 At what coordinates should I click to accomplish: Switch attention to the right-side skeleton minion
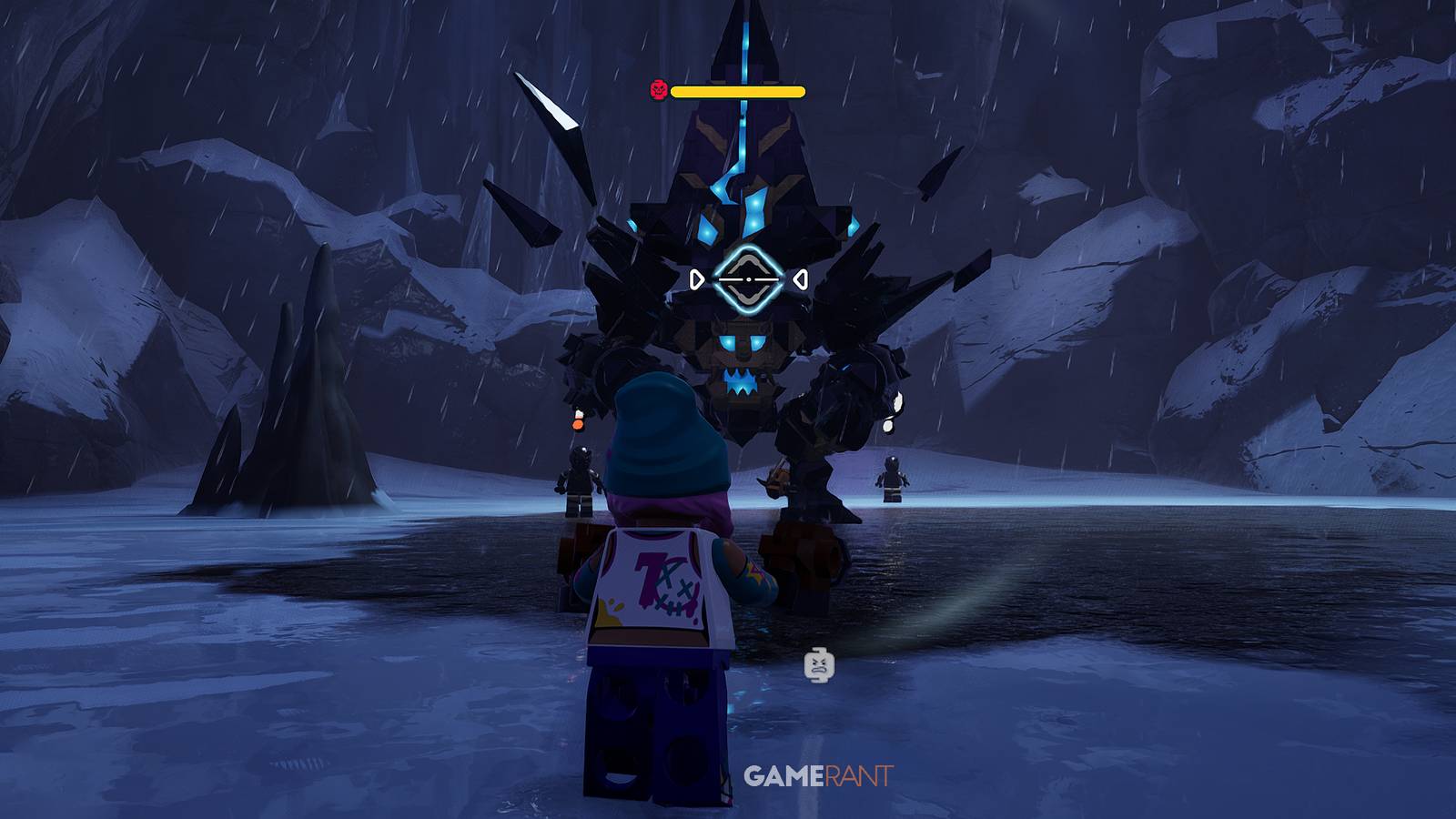click(890, 478)
